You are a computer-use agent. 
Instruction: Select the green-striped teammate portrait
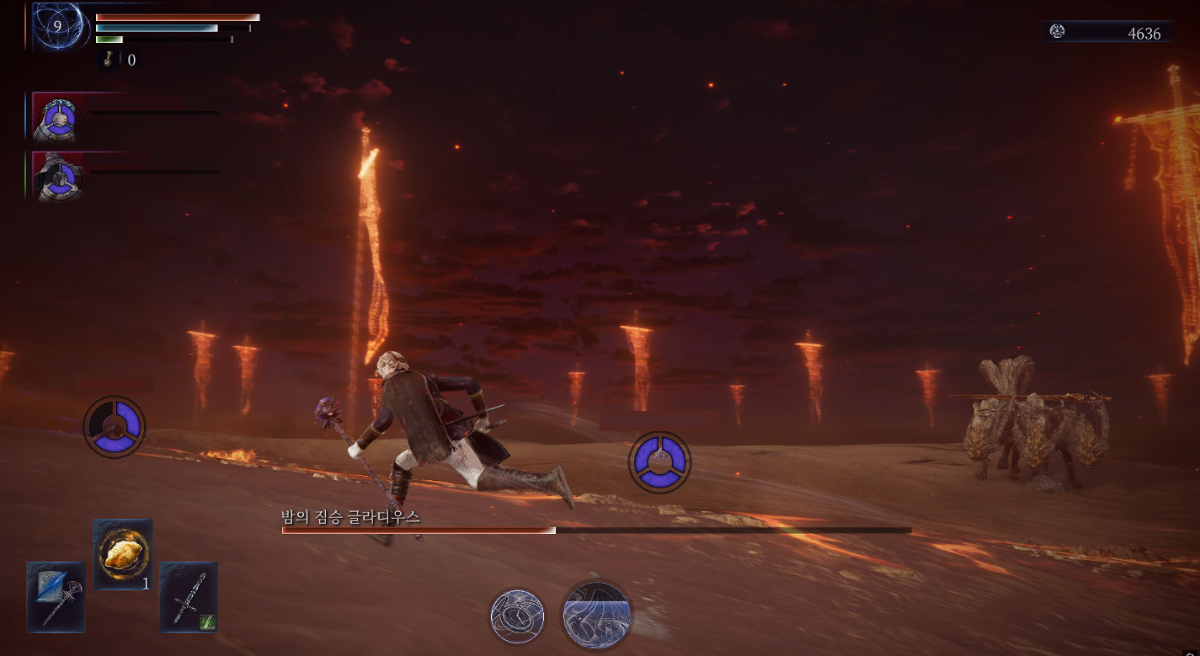pos(58,177)
